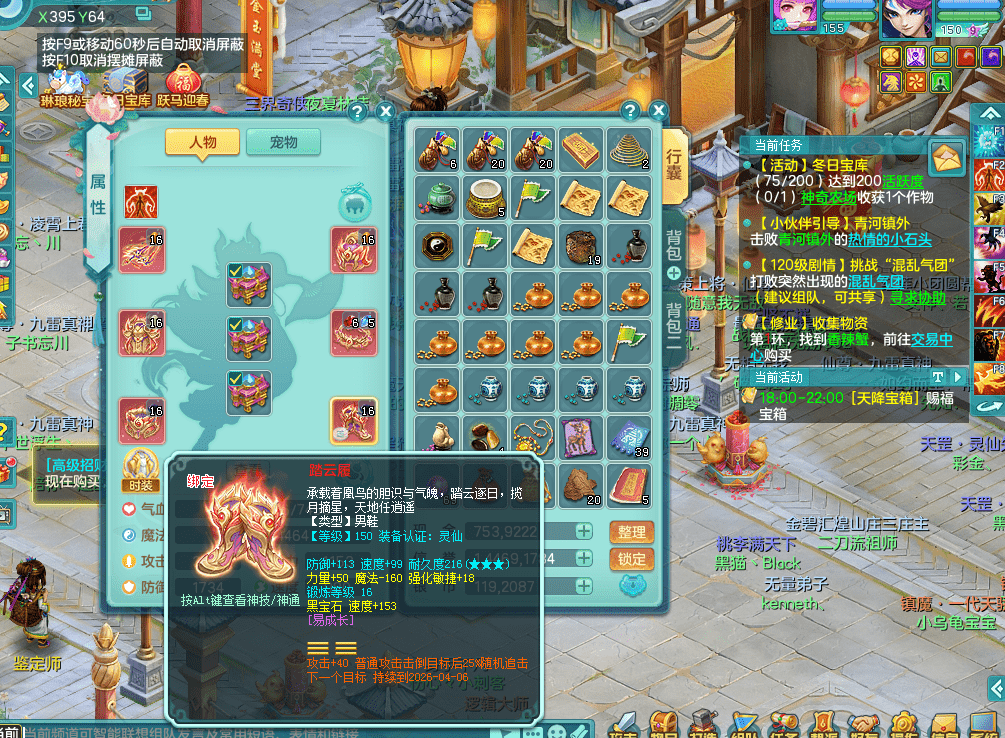Select the horse painting item slot
This screenshot has height=738, width=1005.
[580, 438]
